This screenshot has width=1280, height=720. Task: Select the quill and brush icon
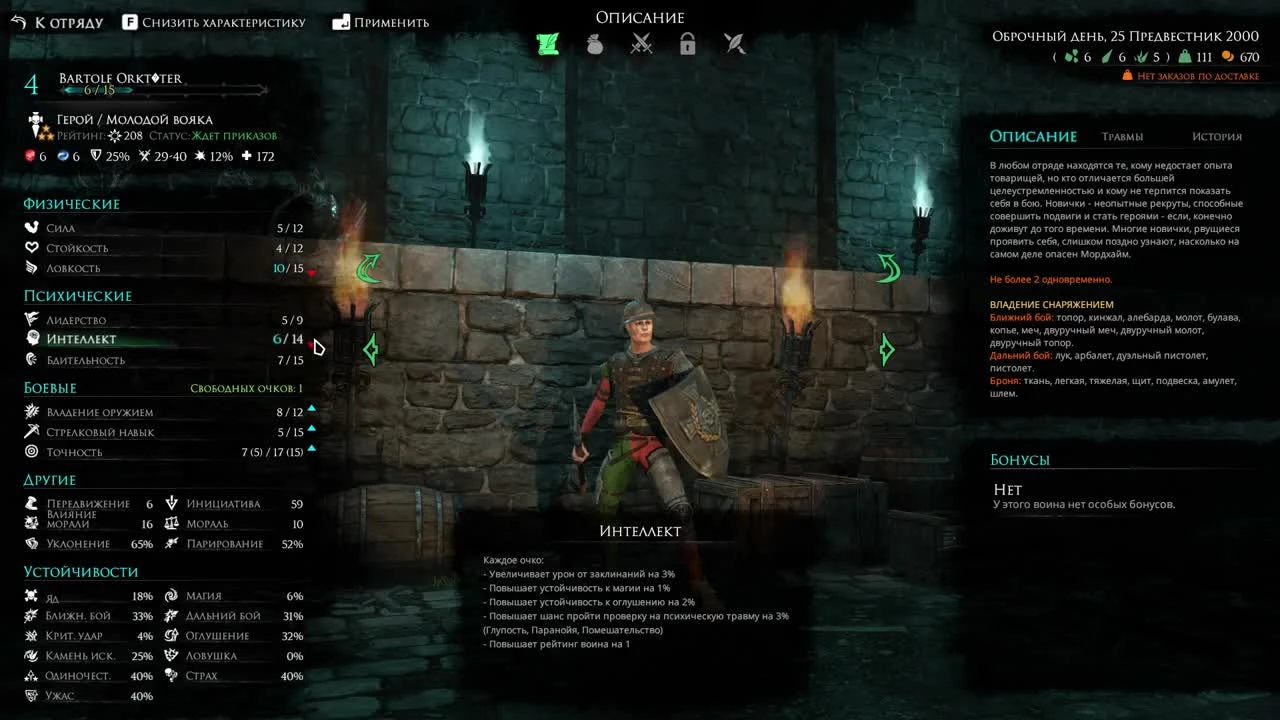point(735,43)
